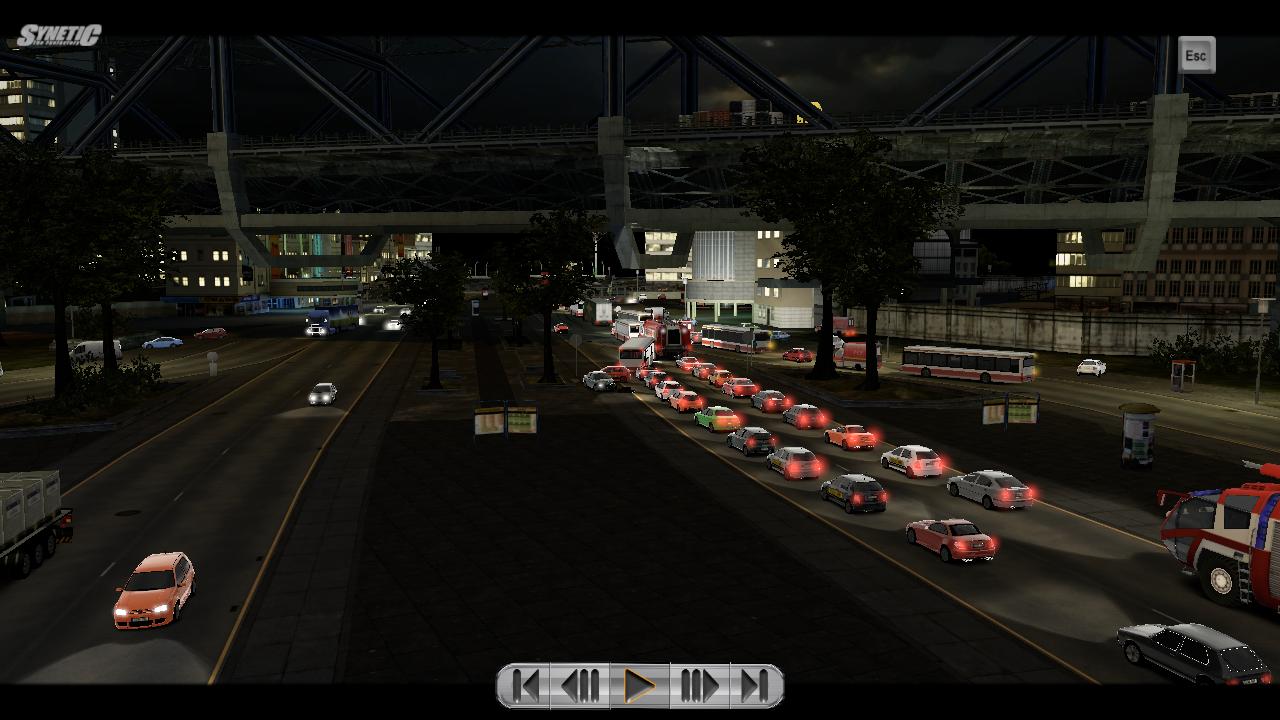Click the Esc button to exit replay
1280x720 pixels.
1196,56
